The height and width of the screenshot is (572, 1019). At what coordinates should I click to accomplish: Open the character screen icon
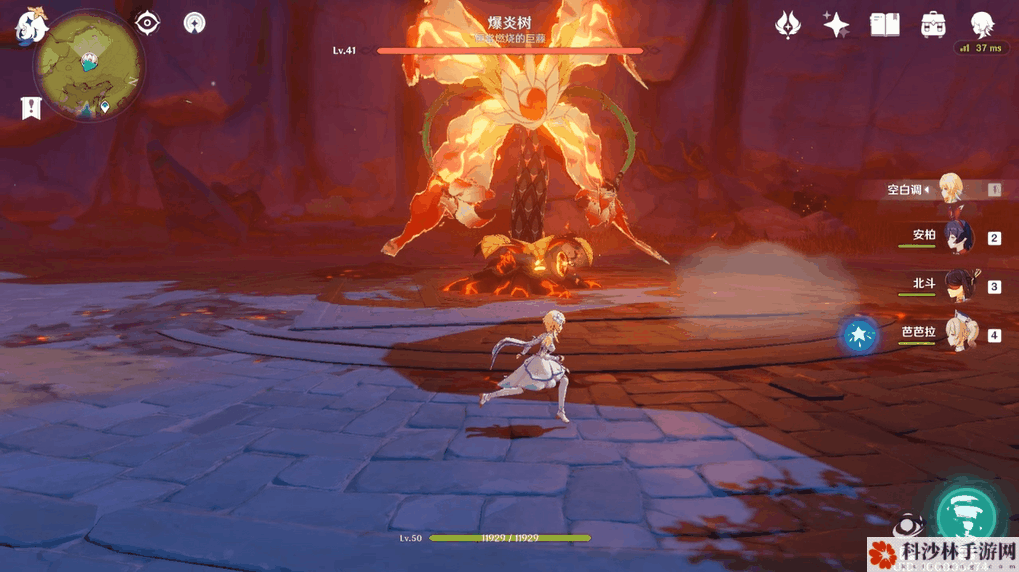982,24
